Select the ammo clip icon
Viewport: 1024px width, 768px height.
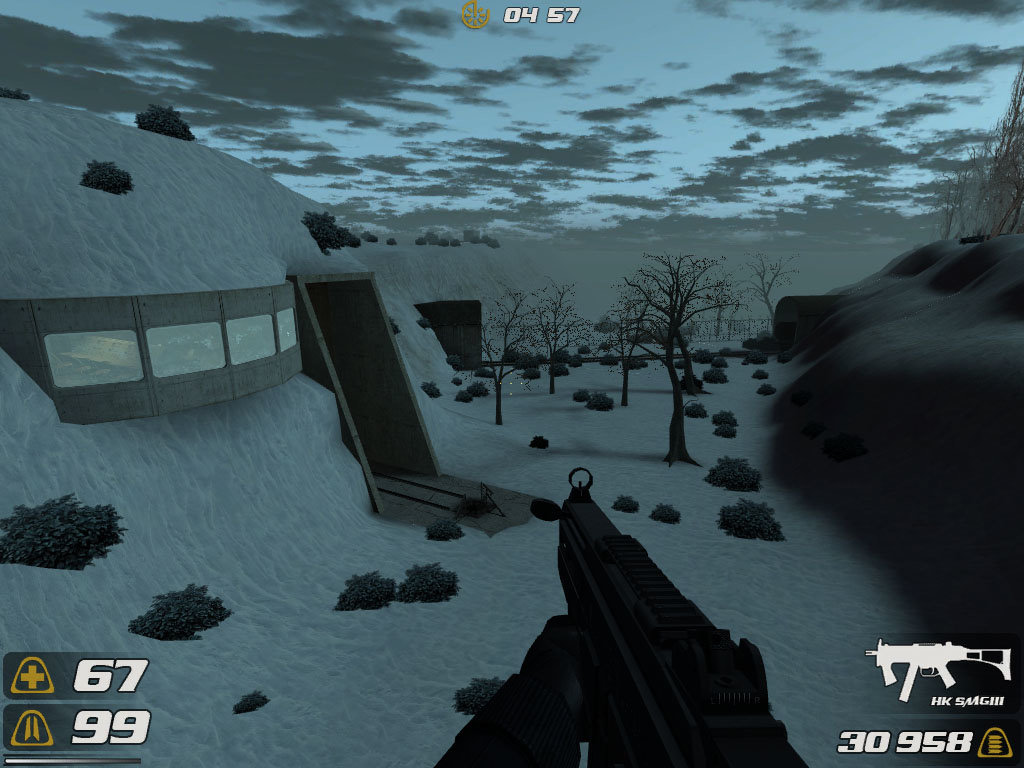[994, 742]
